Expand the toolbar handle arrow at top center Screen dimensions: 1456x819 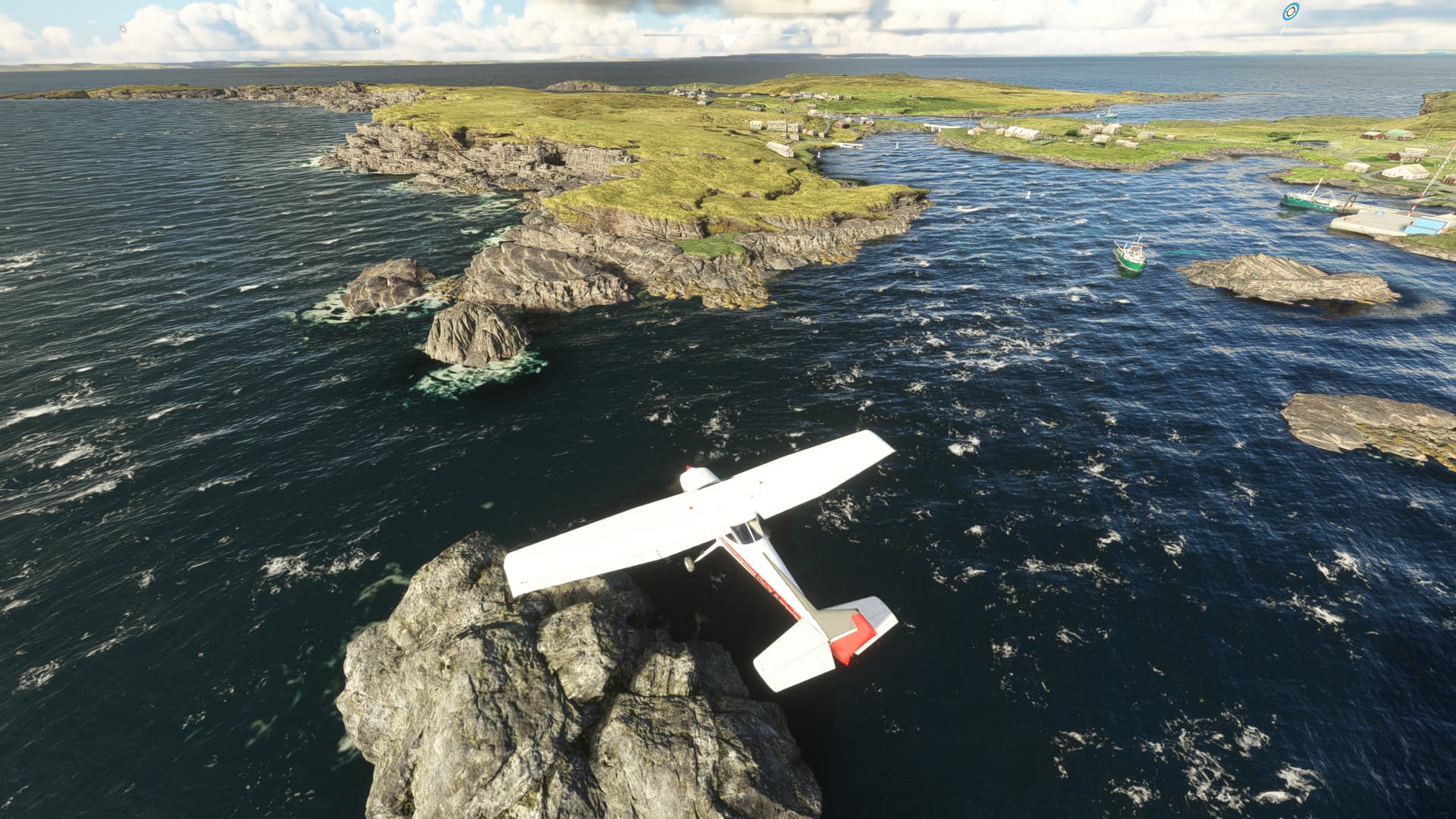click(x=727, y=41)
